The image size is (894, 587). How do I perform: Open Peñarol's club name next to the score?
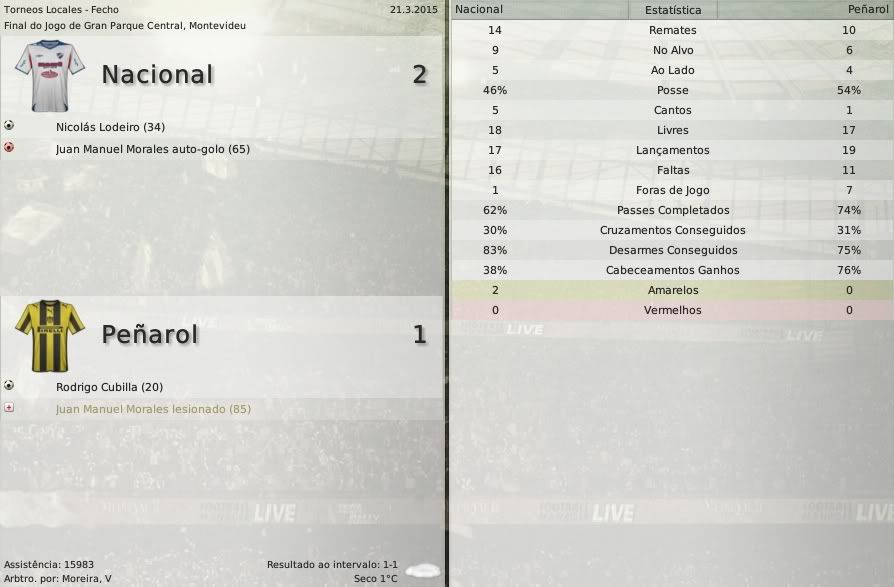pos(150,334)
